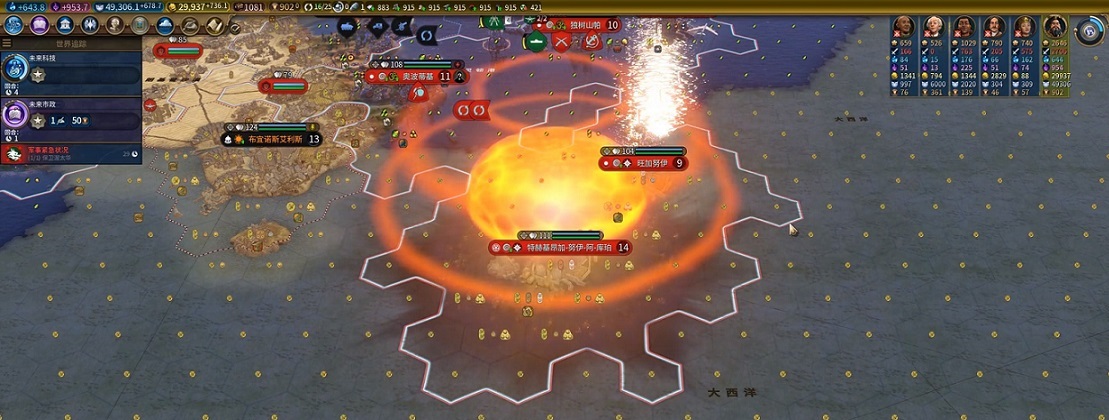Open the 軍事緊急狀況 emergency tracker
The image size is (1109, 420).
tap(70, 153)
